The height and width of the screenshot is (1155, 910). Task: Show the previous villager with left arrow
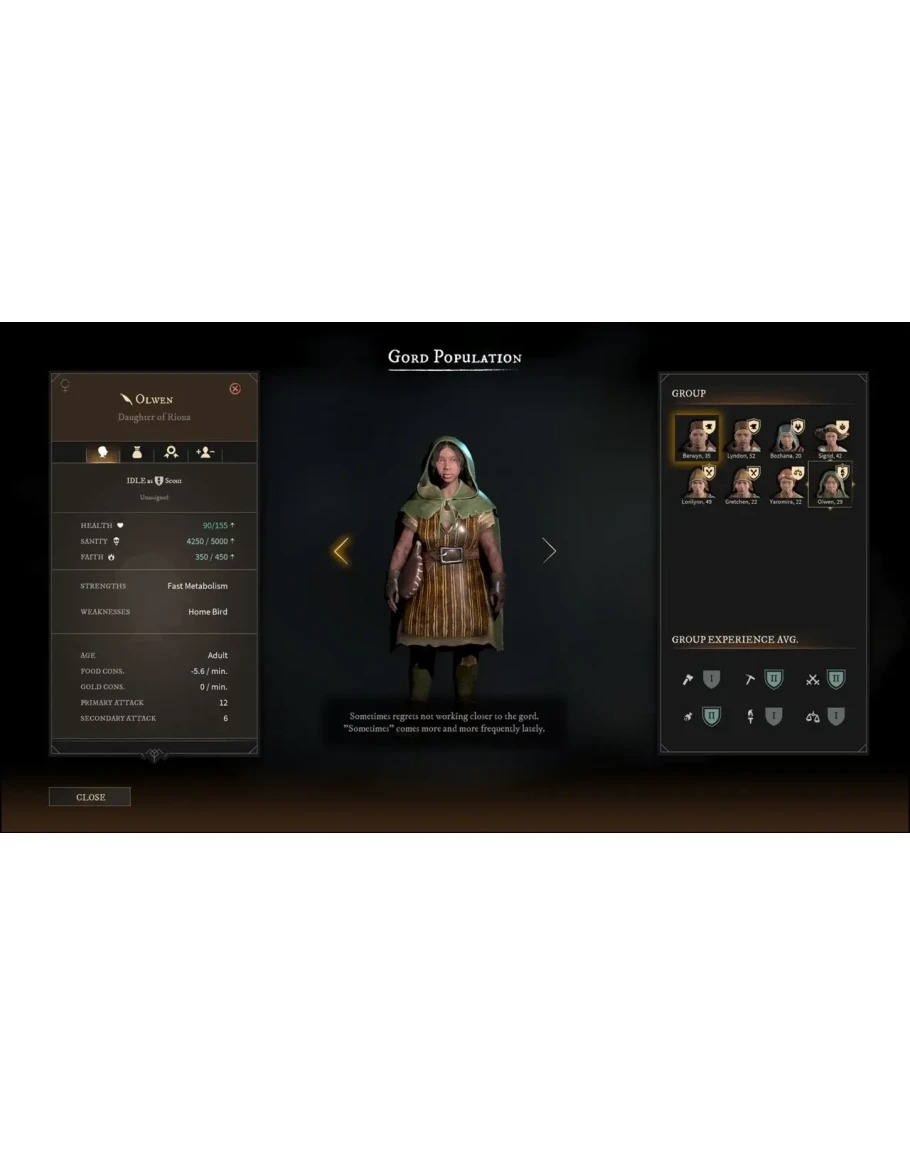coord(341,550)
